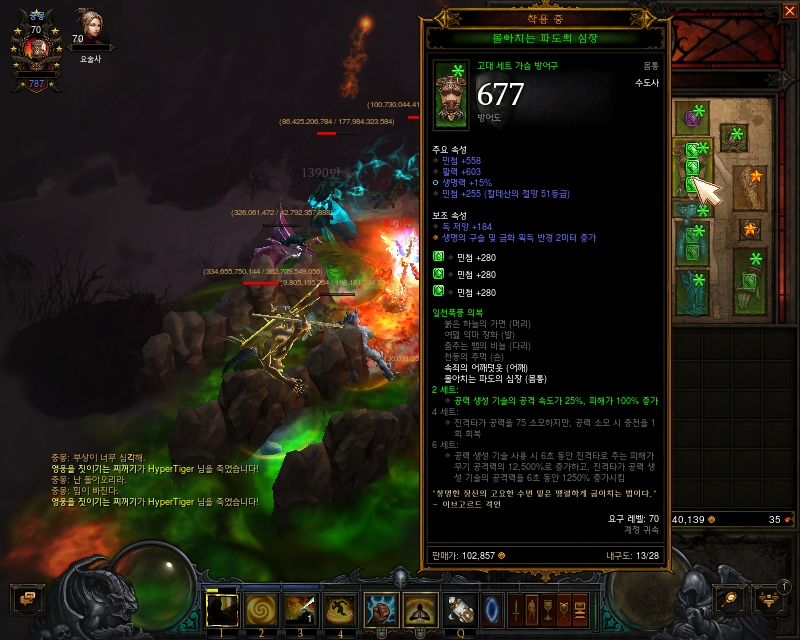Open the blue town portal
The width and height of the screenshot is (800, 640).
click(x=492, y=608)
